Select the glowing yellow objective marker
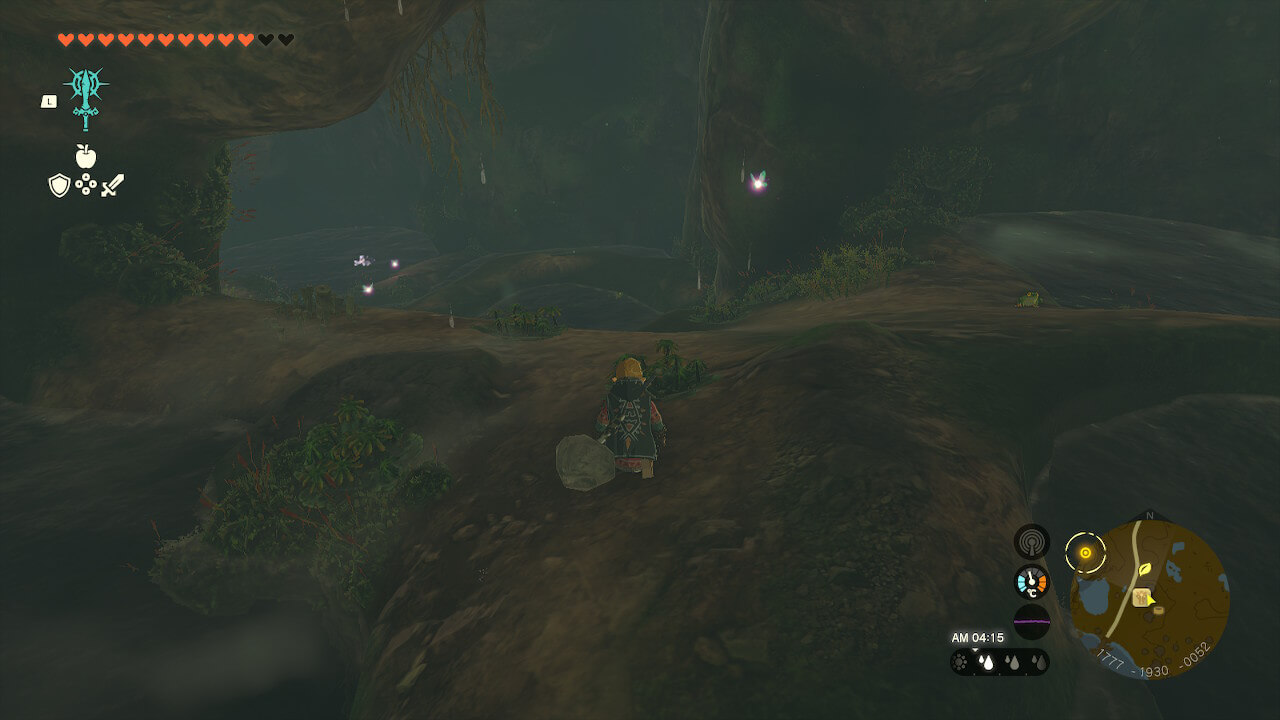The height and width of the screenshot is (720, 1280). coord(1085,552)
